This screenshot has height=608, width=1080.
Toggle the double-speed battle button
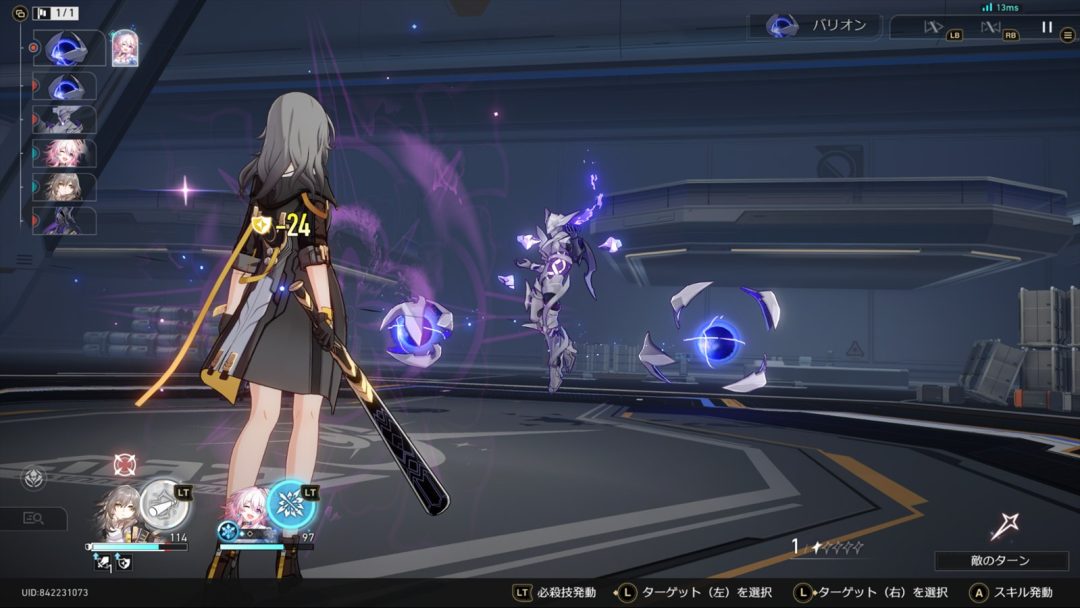pos(934,28)
